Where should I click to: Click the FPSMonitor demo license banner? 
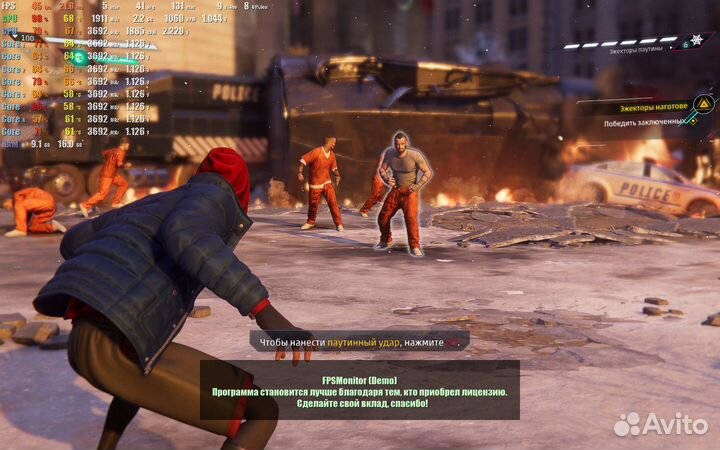coord(360,392)
